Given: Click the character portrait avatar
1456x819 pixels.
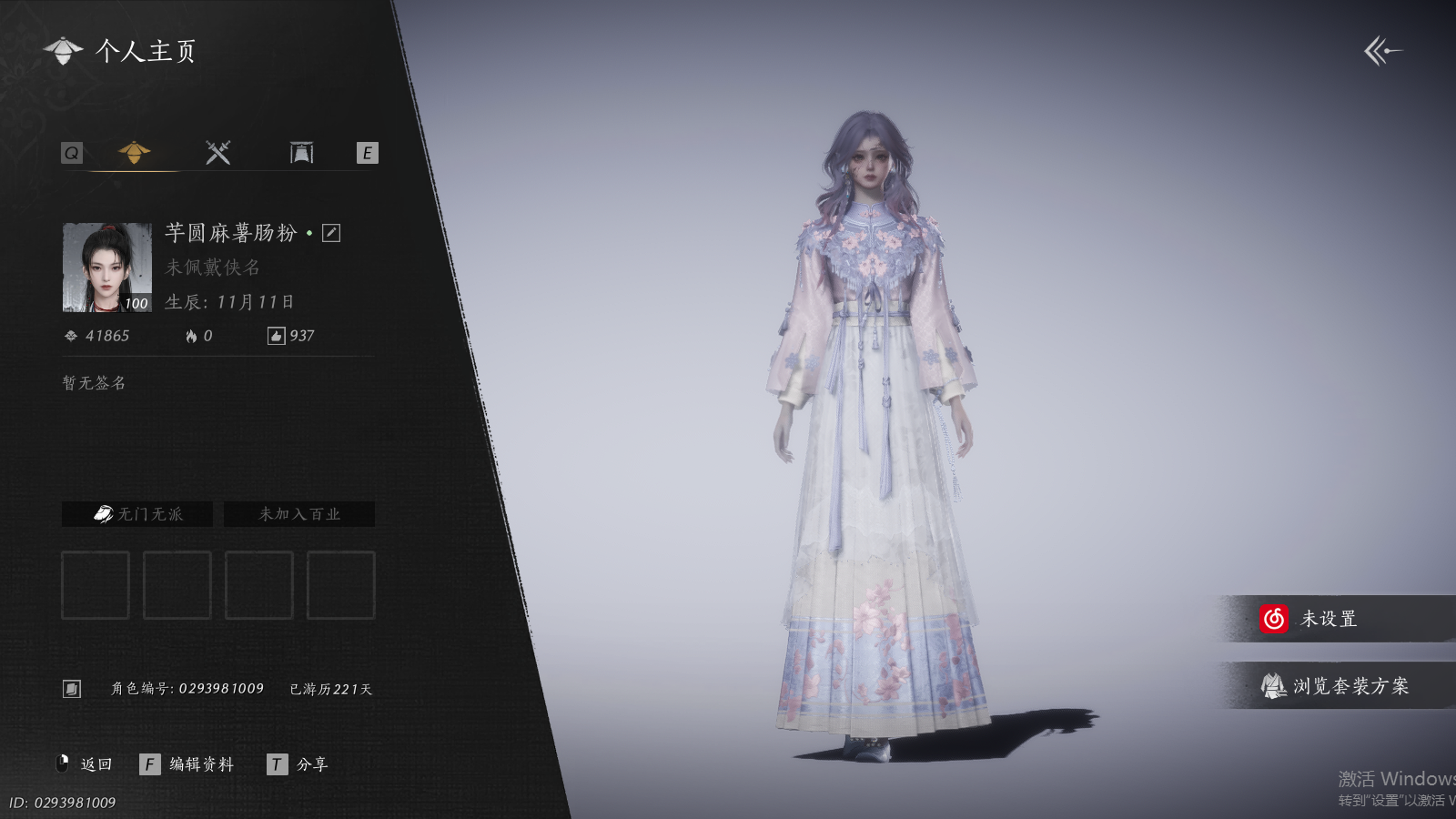Looking at the screenshot, I should [x=107, y=268].
